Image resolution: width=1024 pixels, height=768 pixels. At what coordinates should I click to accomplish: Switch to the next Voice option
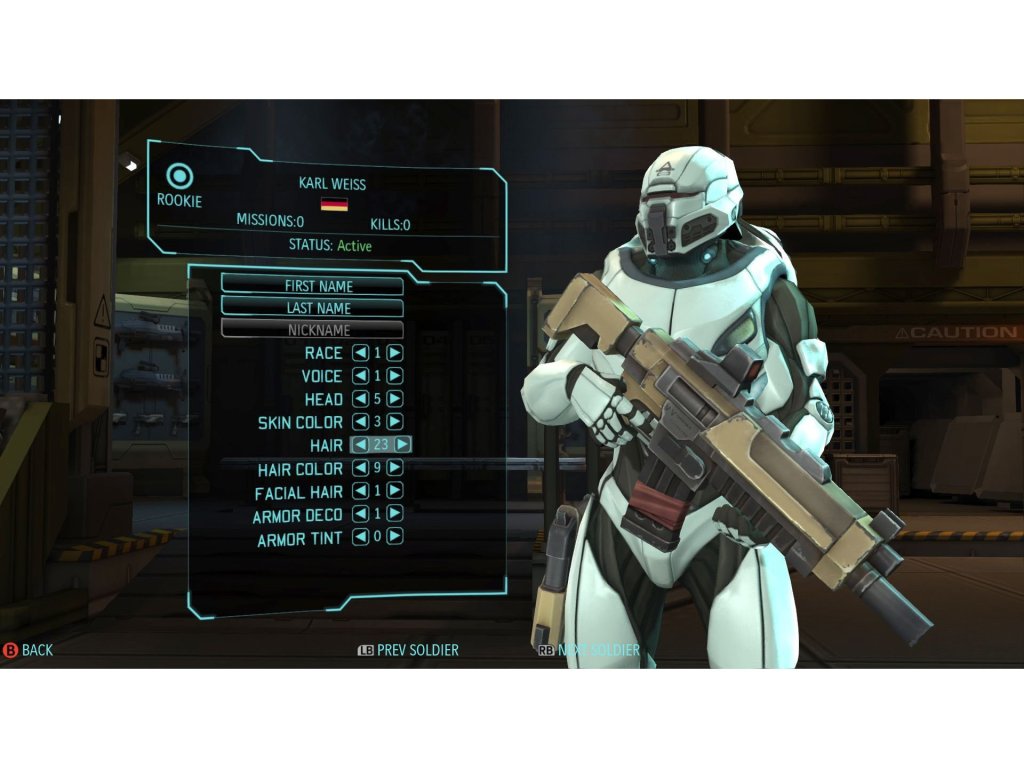pos(395,376)
